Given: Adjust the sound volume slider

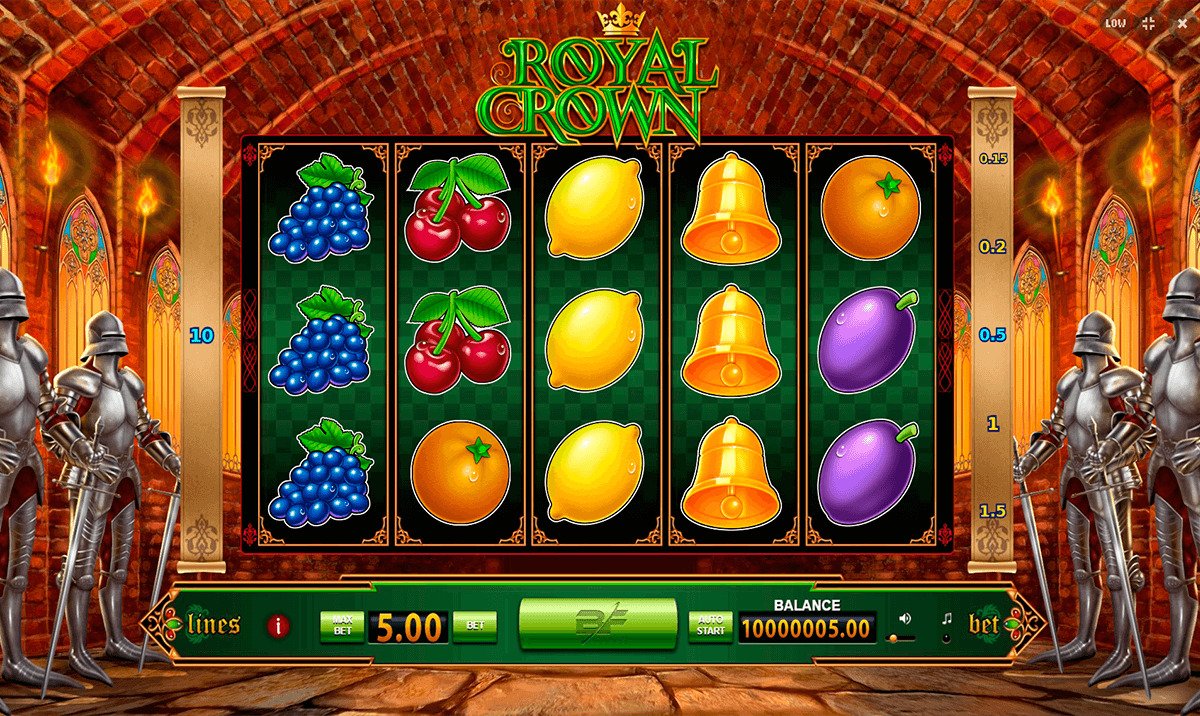Looking at the screenshot, I should pos(902,637).
